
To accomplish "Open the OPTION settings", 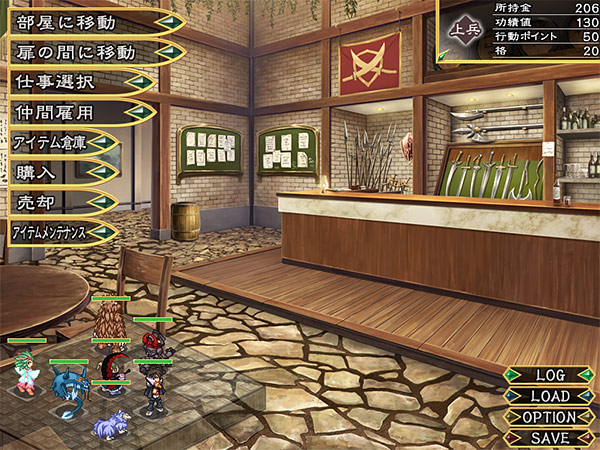I will (x=550, y=417).
